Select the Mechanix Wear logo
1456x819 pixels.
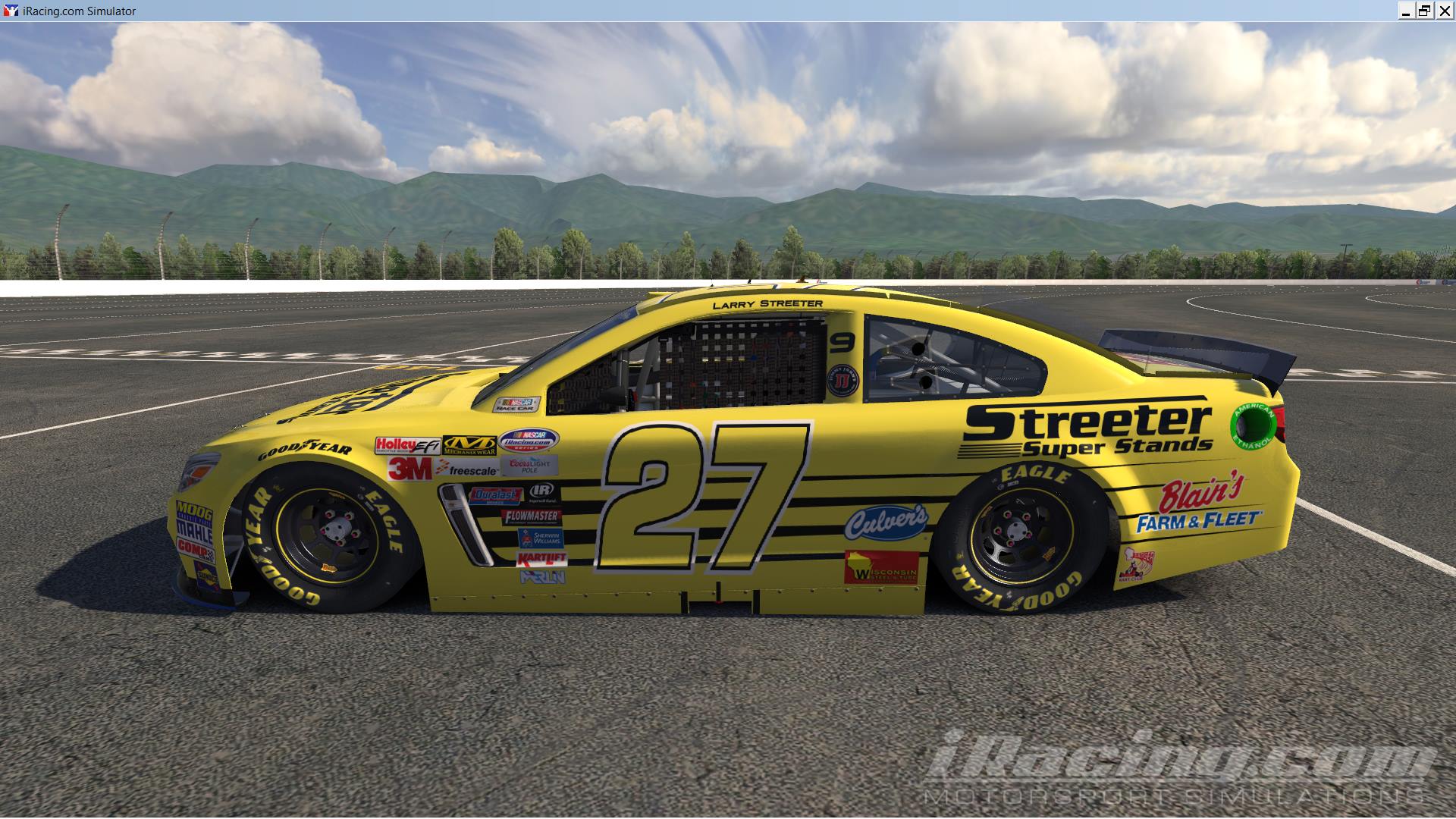(470, 445)
